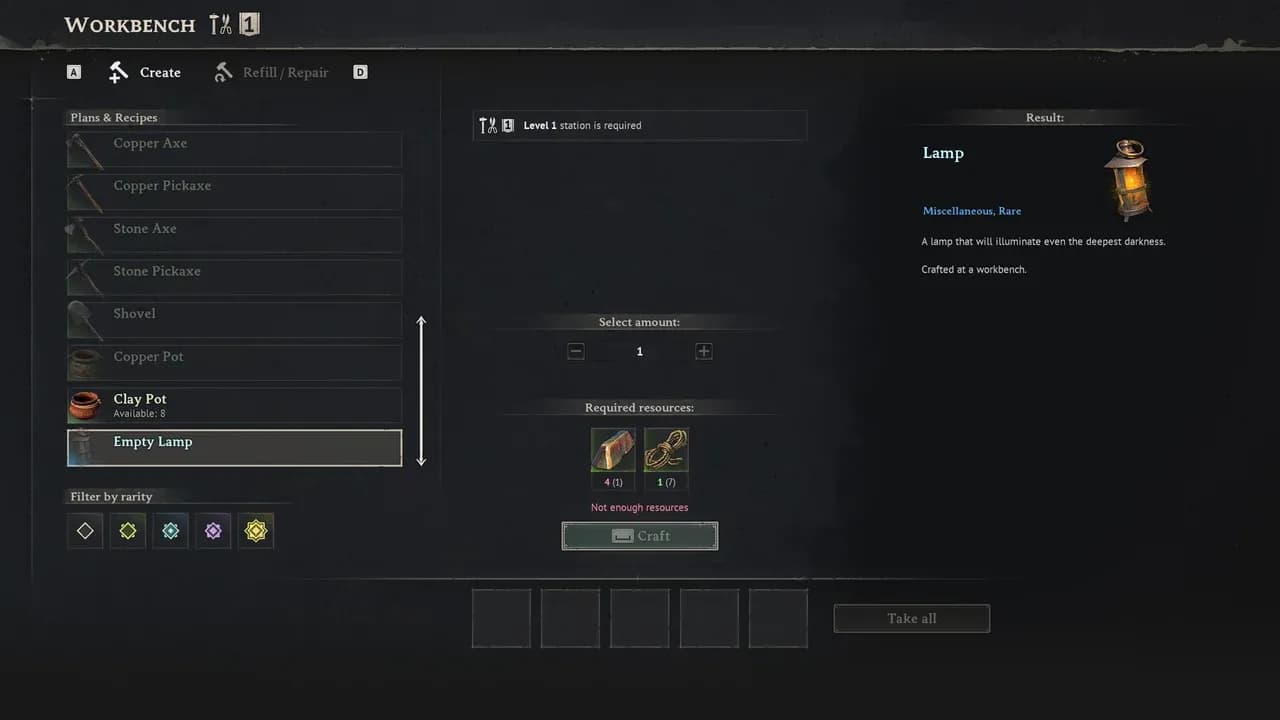The image size is (1280, 720).
Task: Click the Shovel recipe icon
Action: click(85, 319)
